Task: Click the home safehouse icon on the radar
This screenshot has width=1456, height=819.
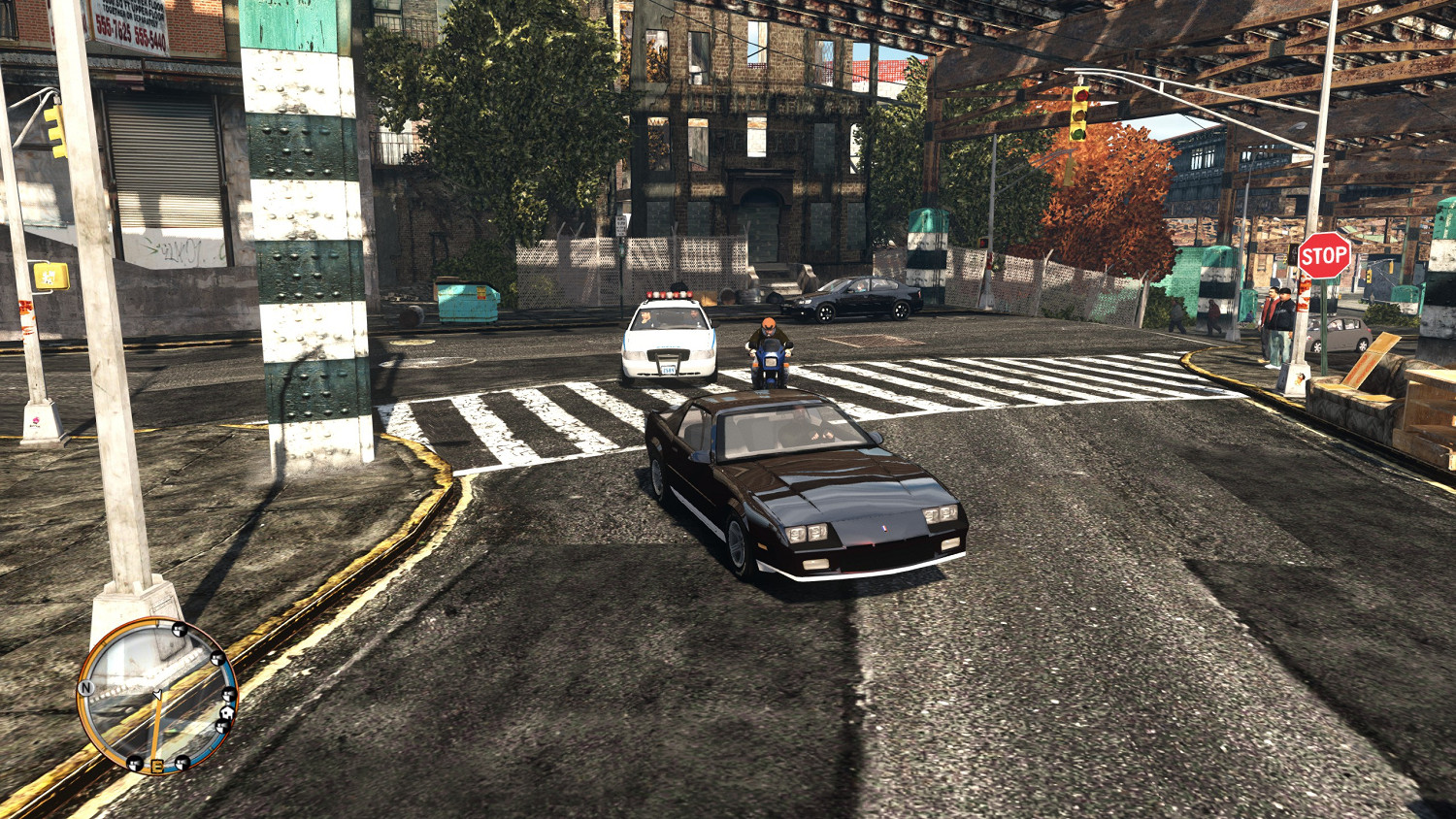Action: point(227,712)
